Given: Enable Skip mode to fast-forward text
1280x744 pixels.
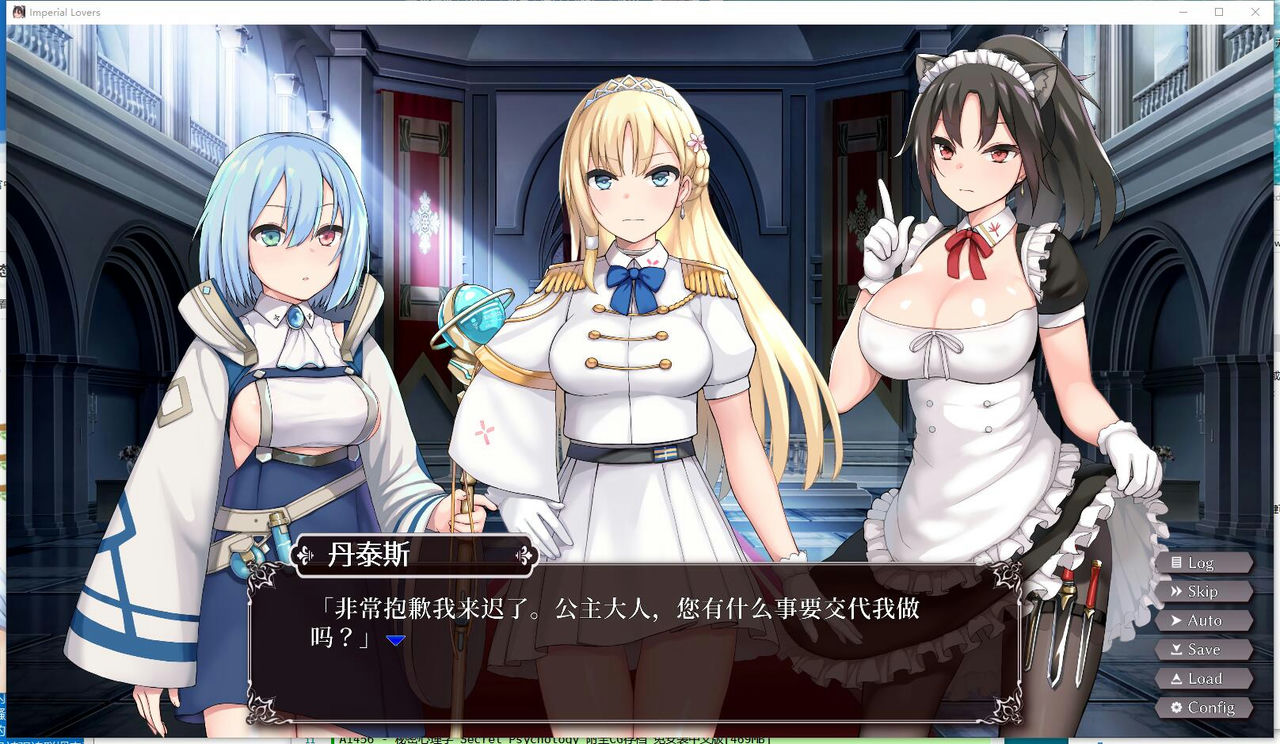Looking at the screenshot, I should tap(1204, 591).
